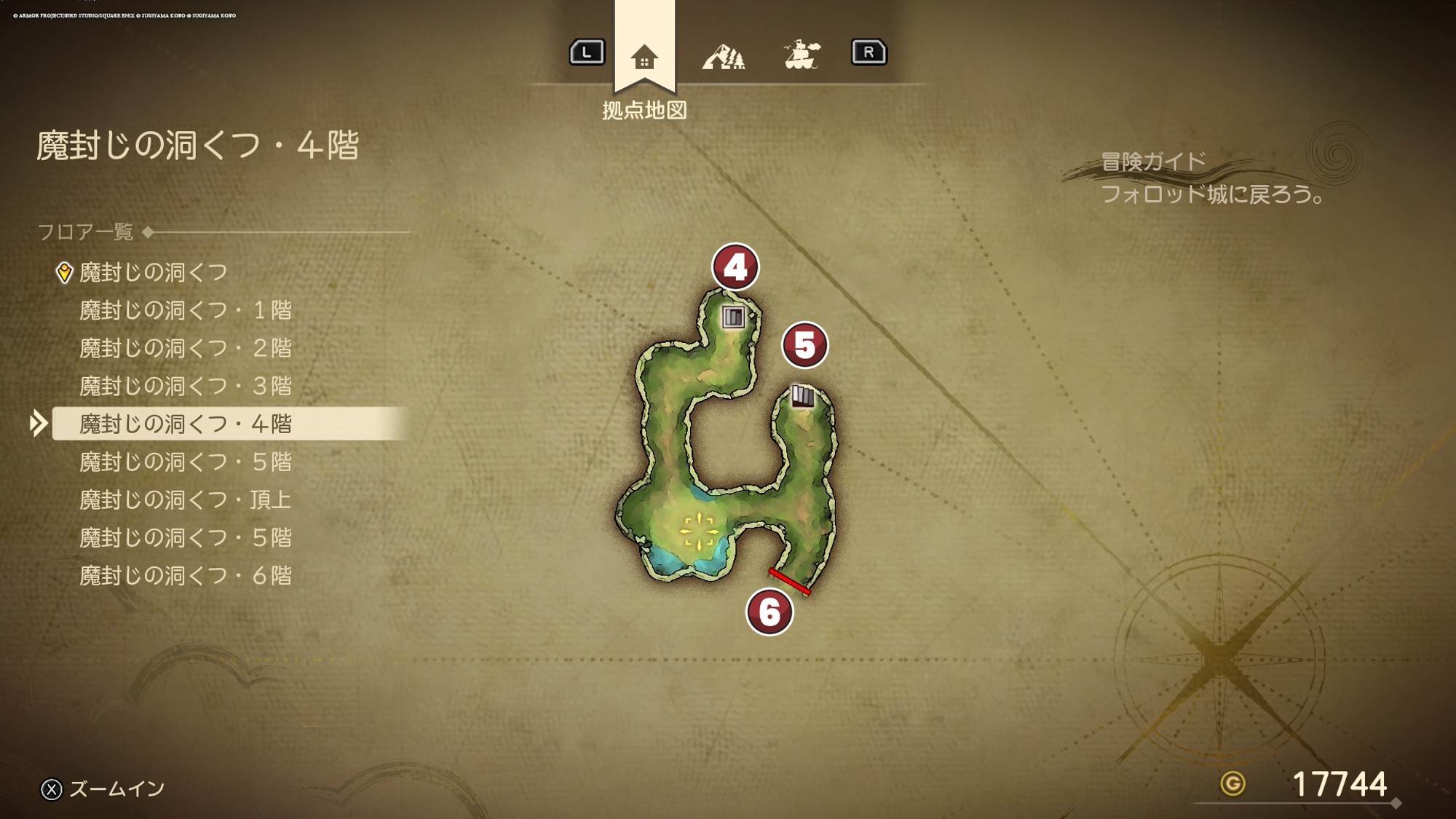Choose 魔封じの洞くつ・6階 from the list

tap(185, 576)
